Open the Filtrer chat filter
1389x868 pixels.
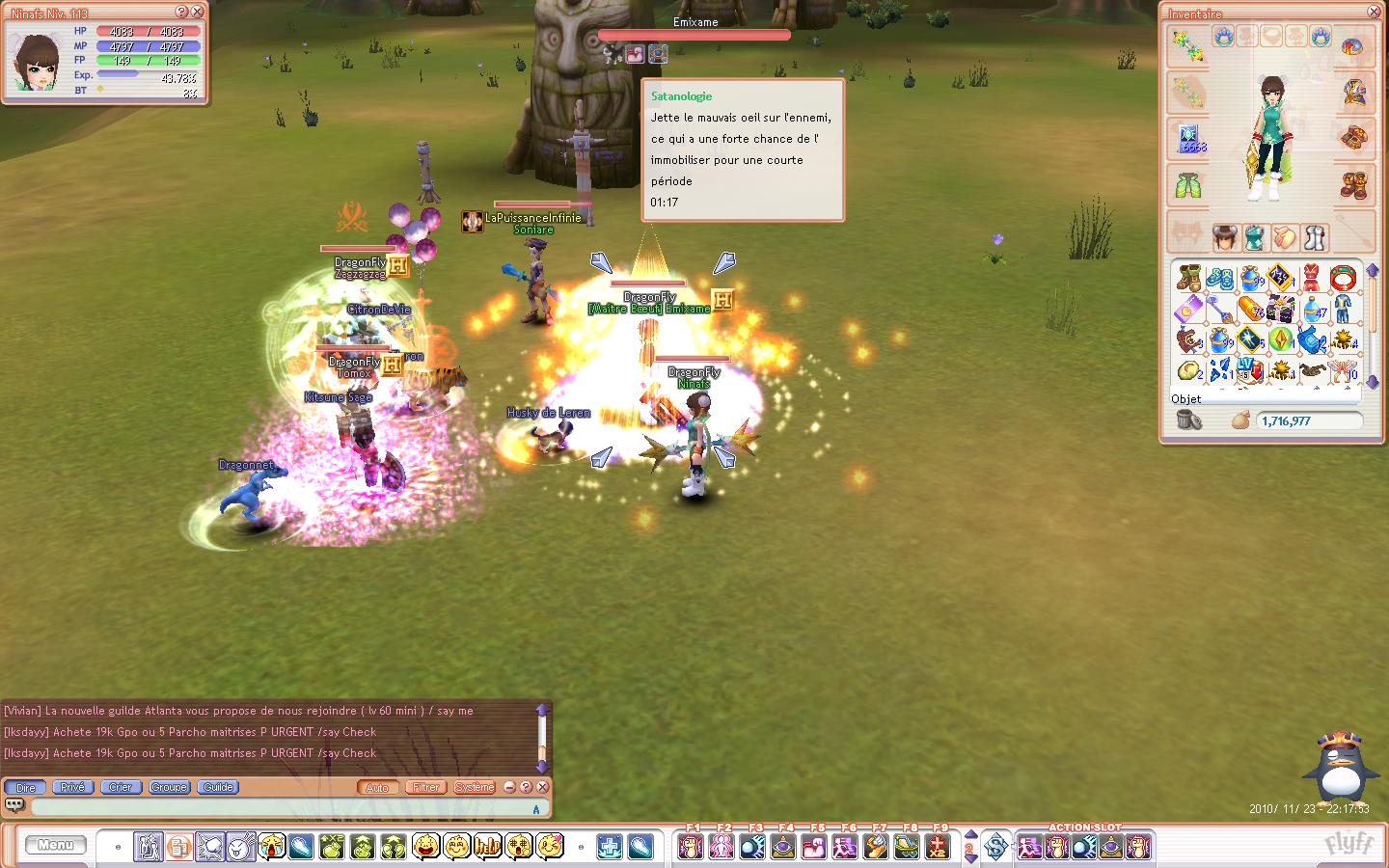(x=425, y=787)
